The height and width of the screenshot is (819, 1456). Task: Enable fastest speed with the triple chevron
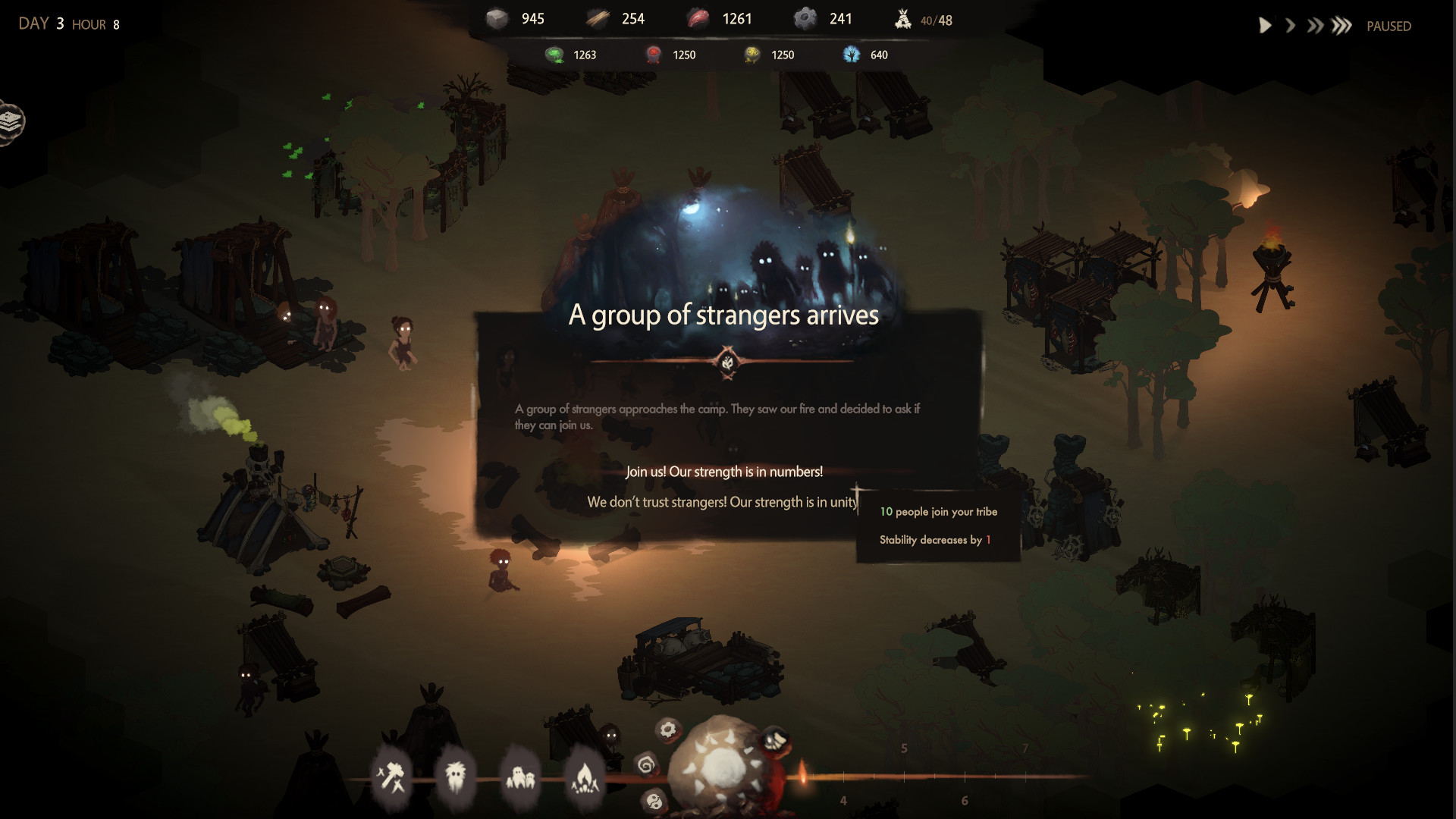pos(1341,25)
